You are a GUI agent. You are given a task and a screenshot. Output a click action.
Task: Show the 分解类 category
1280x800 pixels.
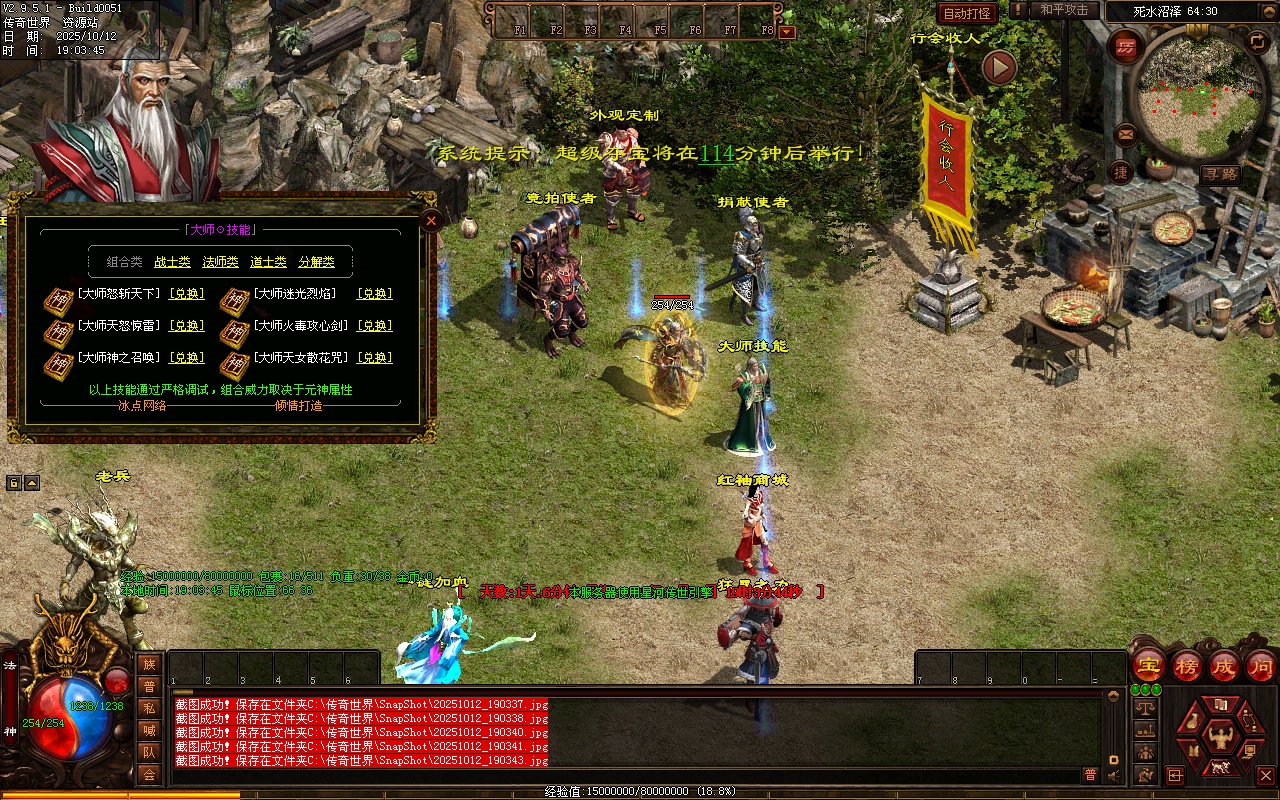[316, 262]
